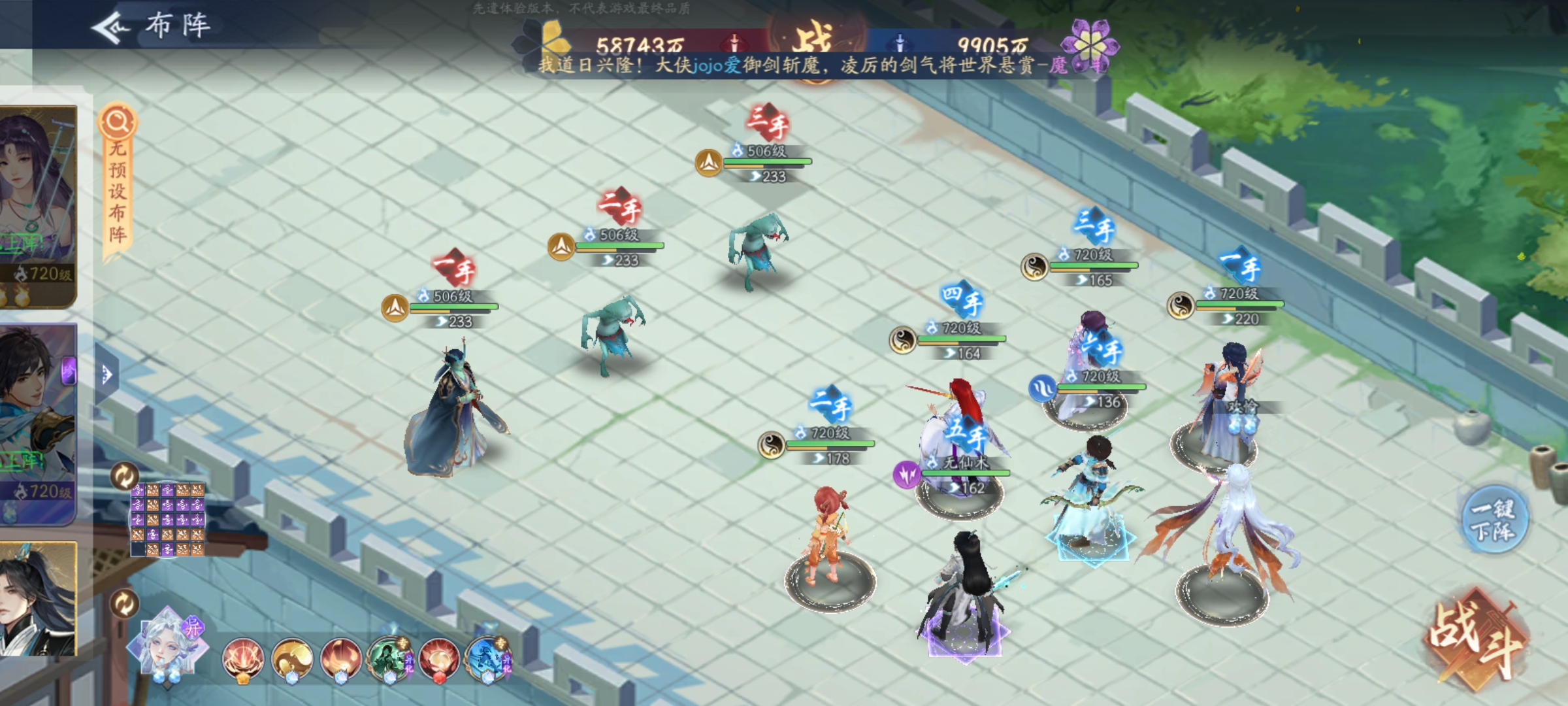The image size is (1568, 706).
Task: Open the purple and orange formation grid
Action: [x=168, y=520]
